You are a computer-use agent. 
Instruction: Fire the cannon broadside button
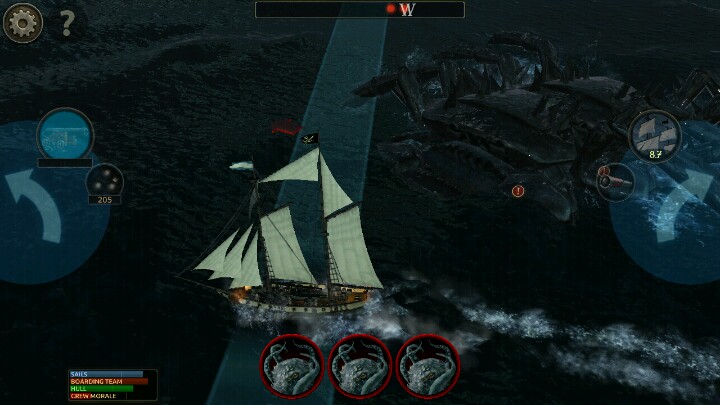click(x=615, y=181)
